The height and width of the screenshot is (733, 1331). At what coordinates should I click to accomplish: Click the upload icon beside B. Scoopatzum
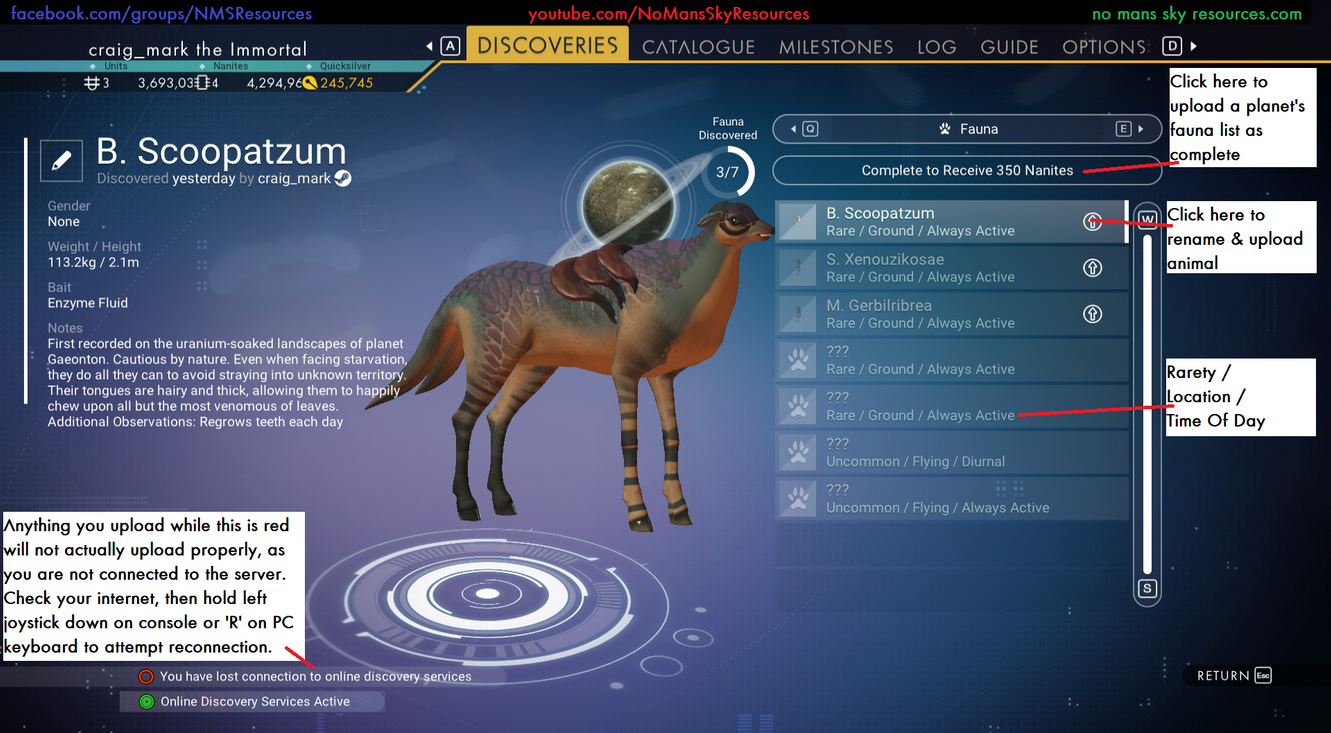click(x=1092, y=223)
